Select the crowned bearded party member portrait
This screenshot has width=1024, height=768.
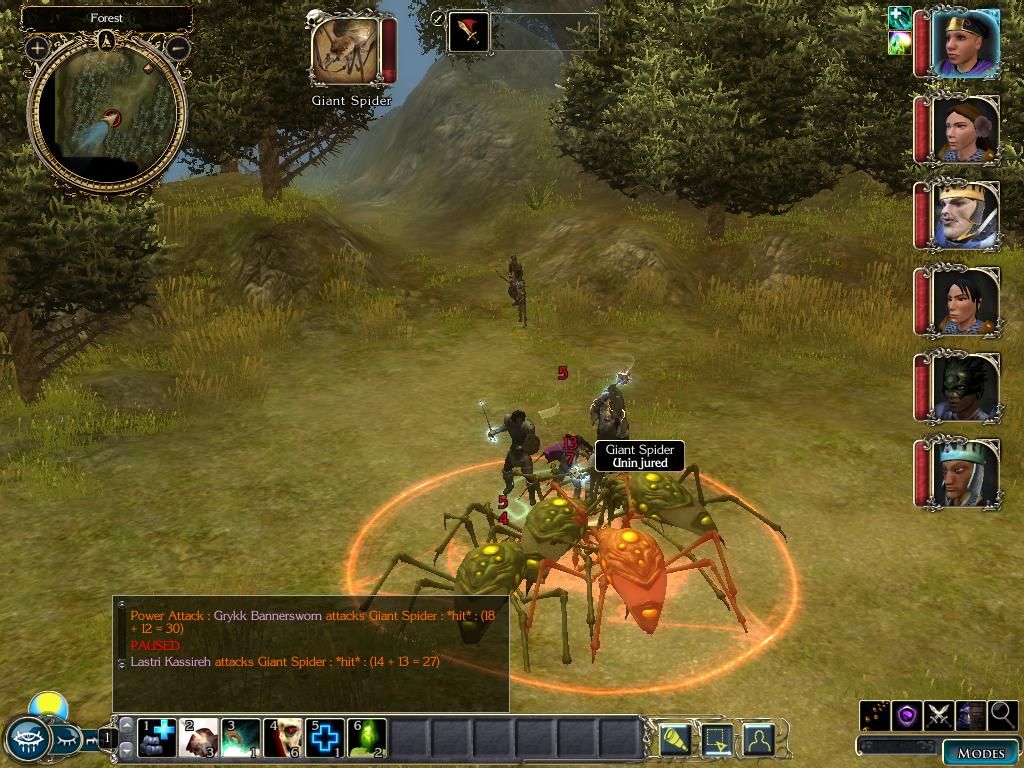965,215
